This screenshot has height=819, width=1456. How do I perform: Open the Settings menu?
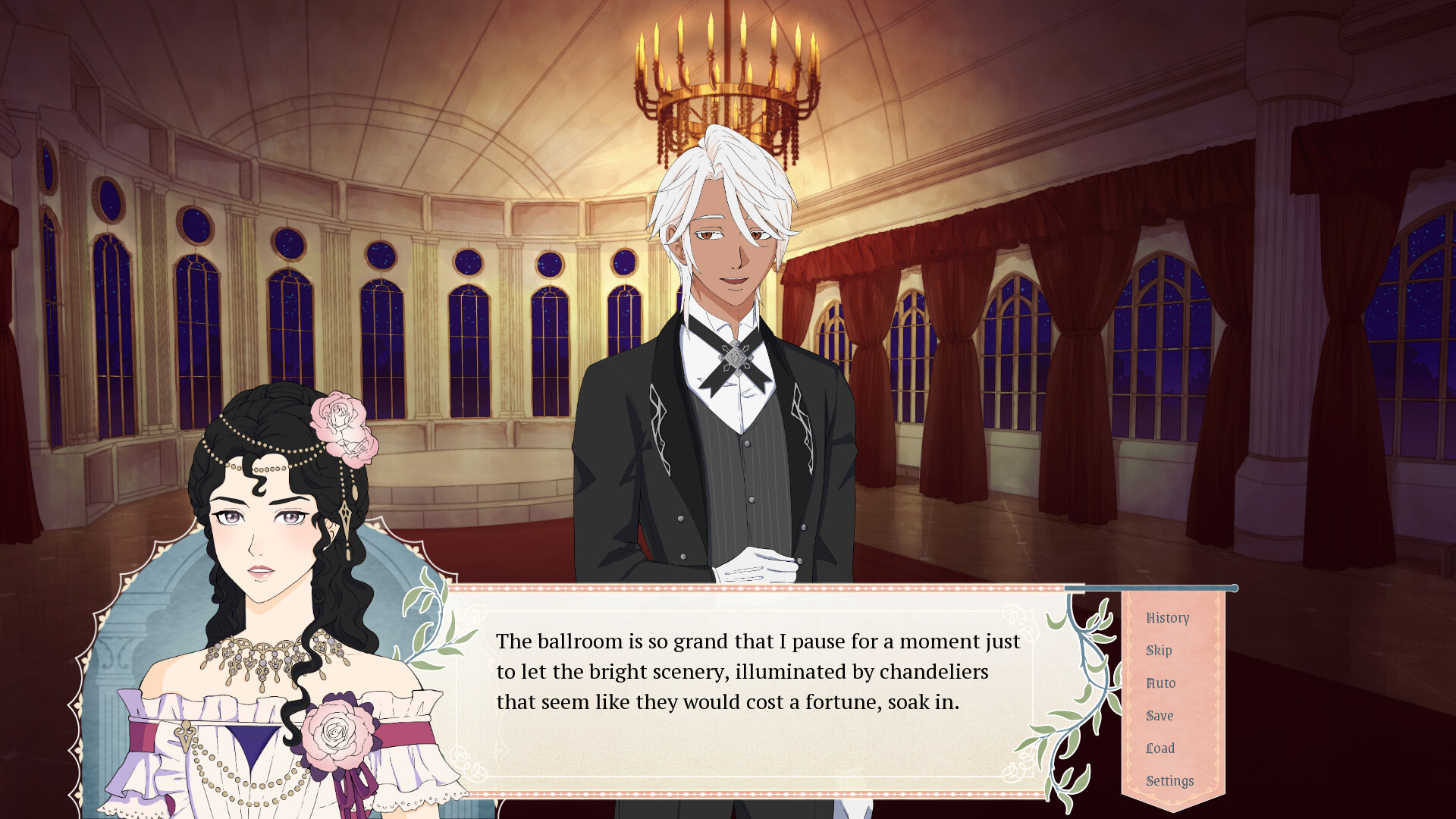coord(1169,780)
